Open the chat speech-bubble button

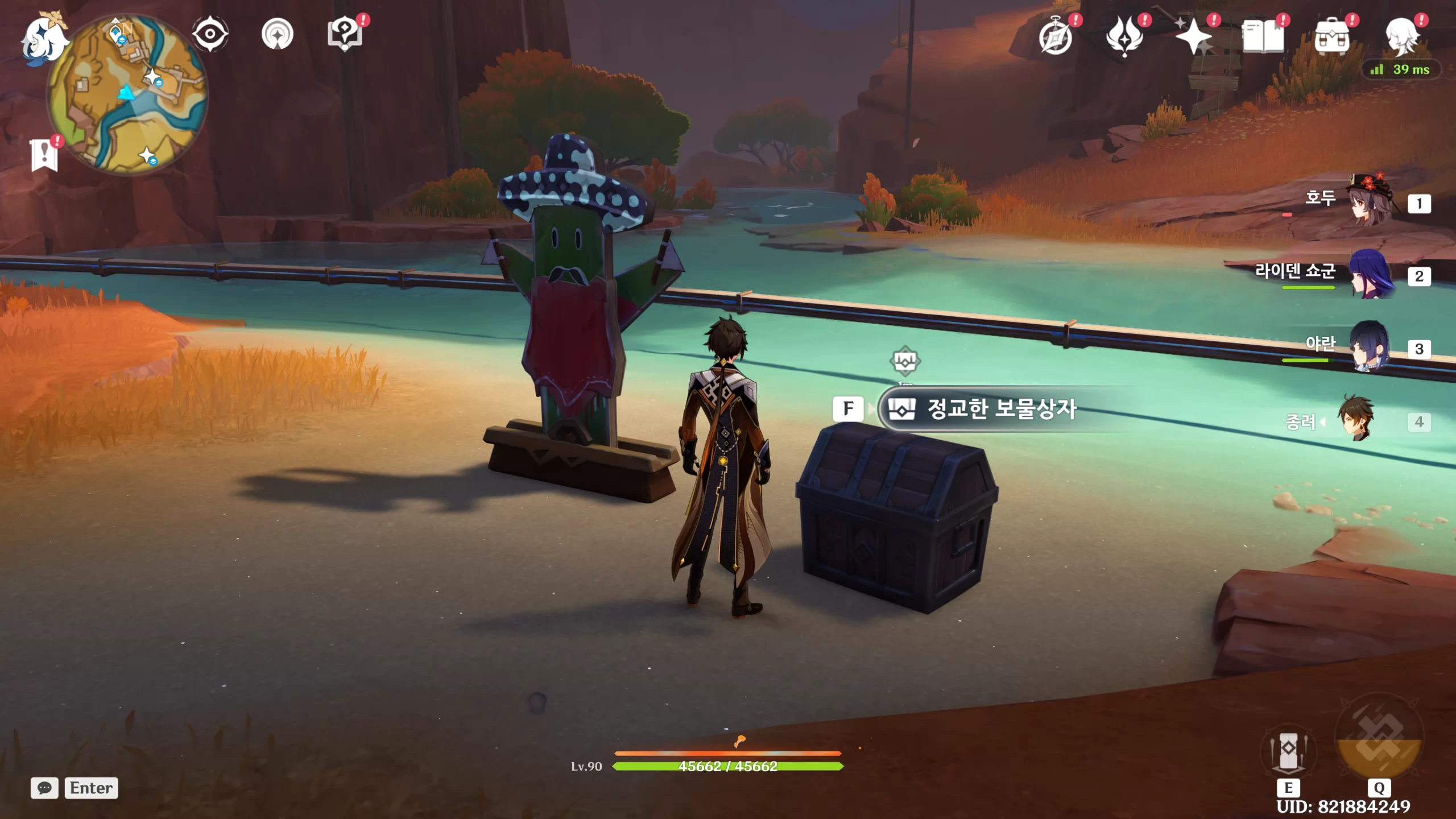(44, 788)
